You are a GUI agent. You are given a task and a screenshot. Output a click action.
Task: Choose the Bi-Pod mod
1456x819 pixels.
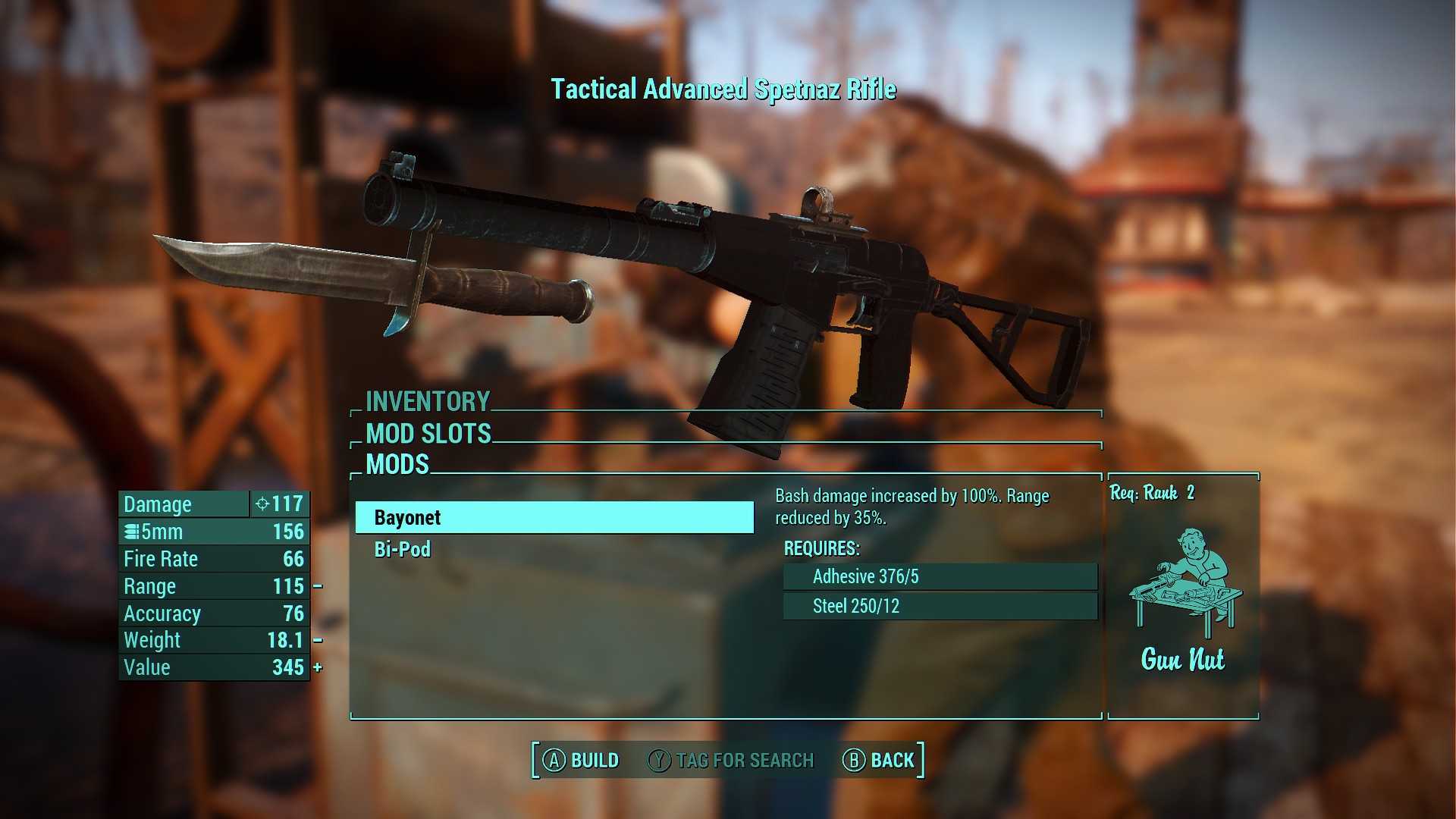click(x=403, y=550)
